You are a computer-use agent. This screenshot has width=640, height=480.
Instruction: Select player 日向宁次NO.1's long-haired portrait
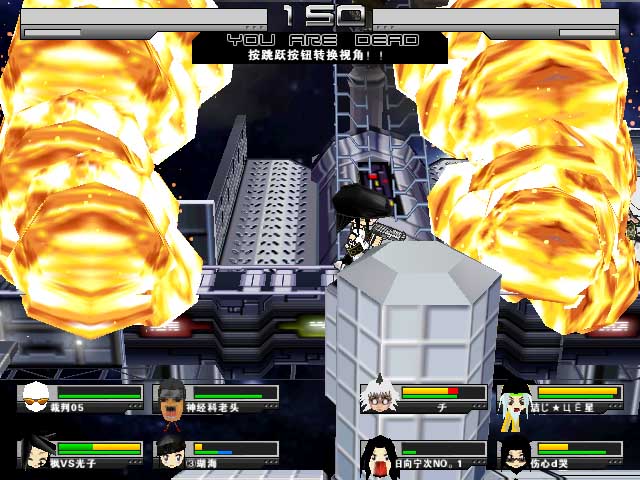pyautogui.click(x=378, y=453)
